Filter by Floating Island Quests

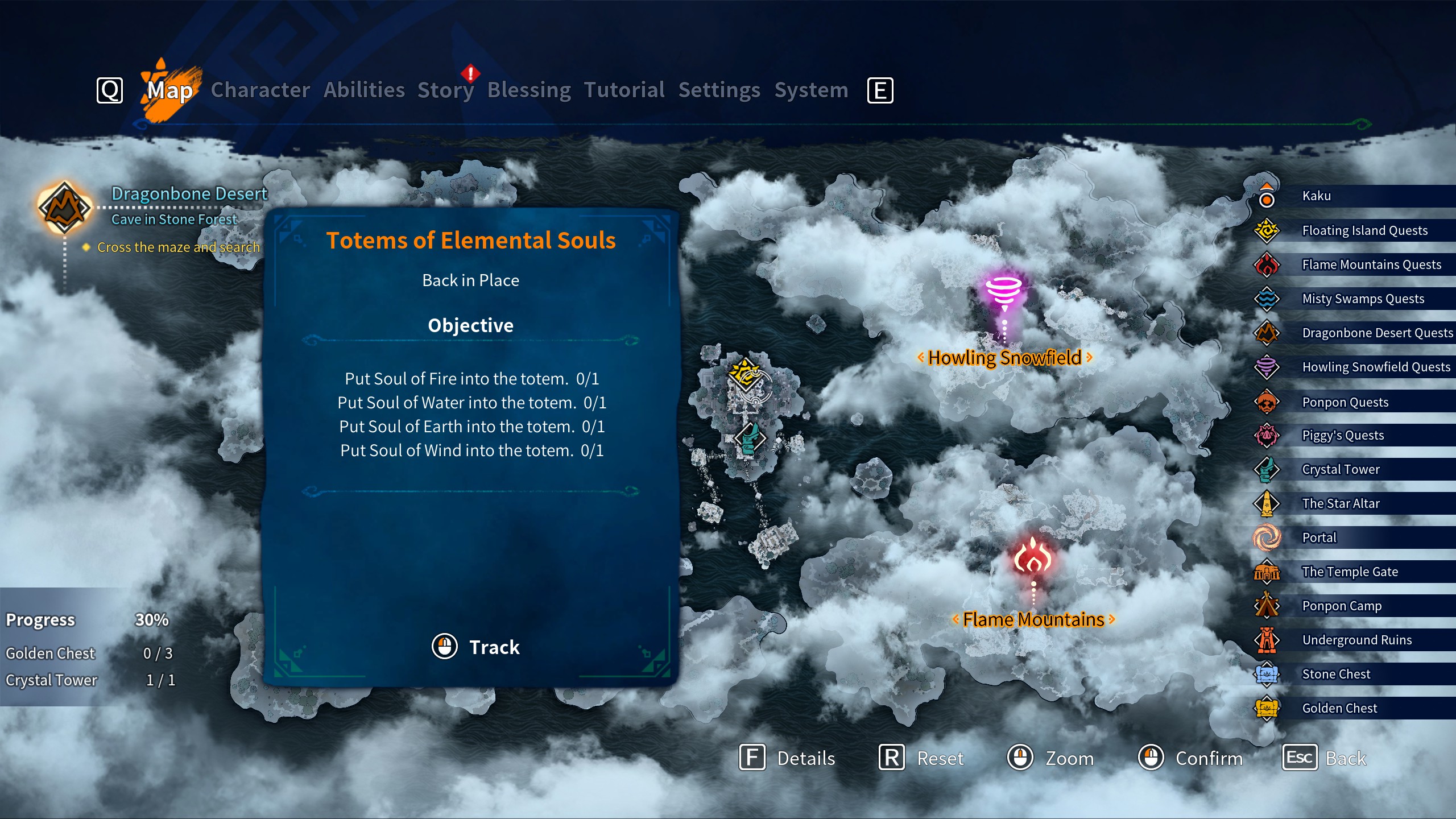1364,230
